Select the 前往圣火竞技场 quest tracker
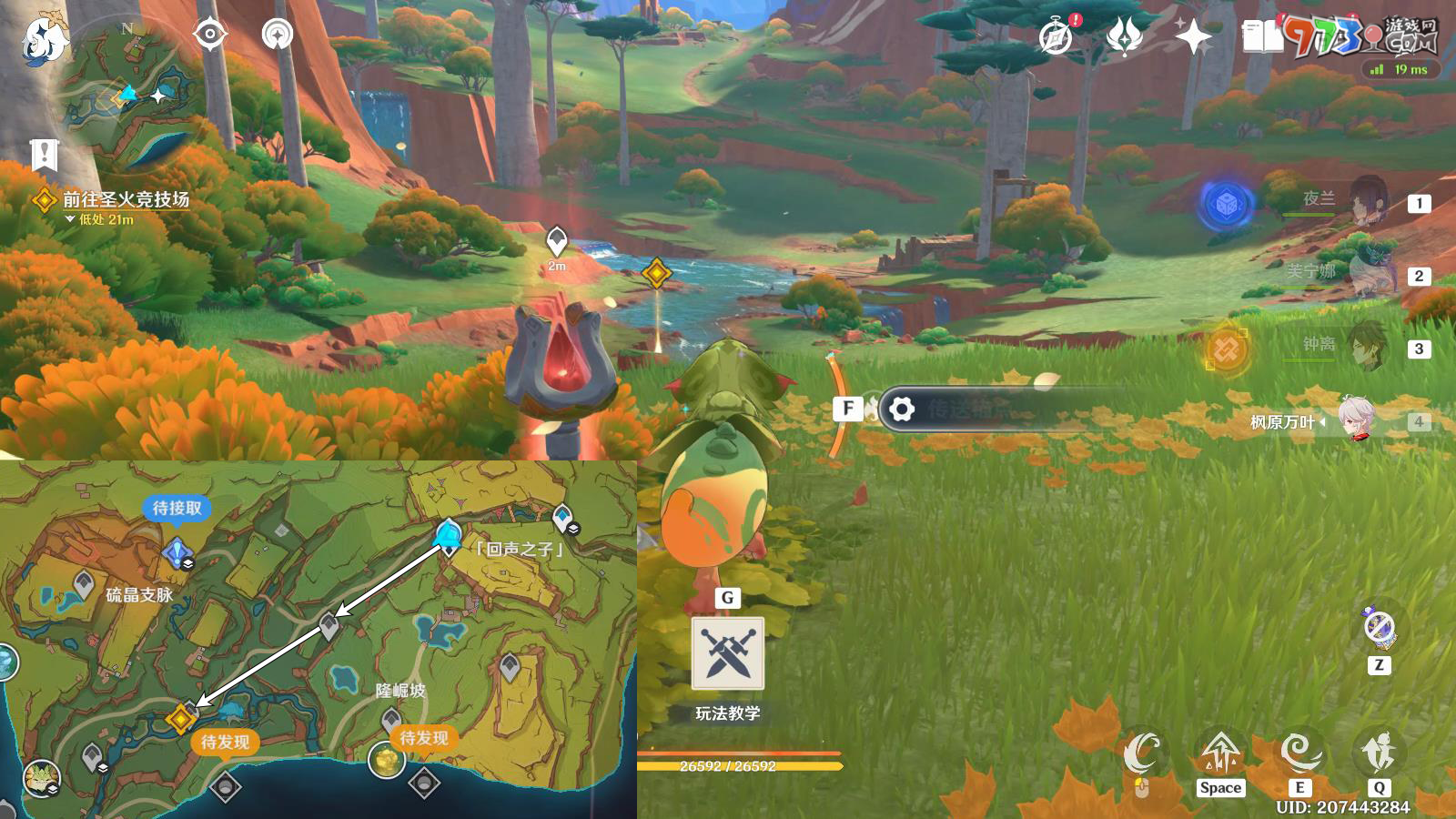Screen dimensions: 1456x819 click(x=125, y=199)
